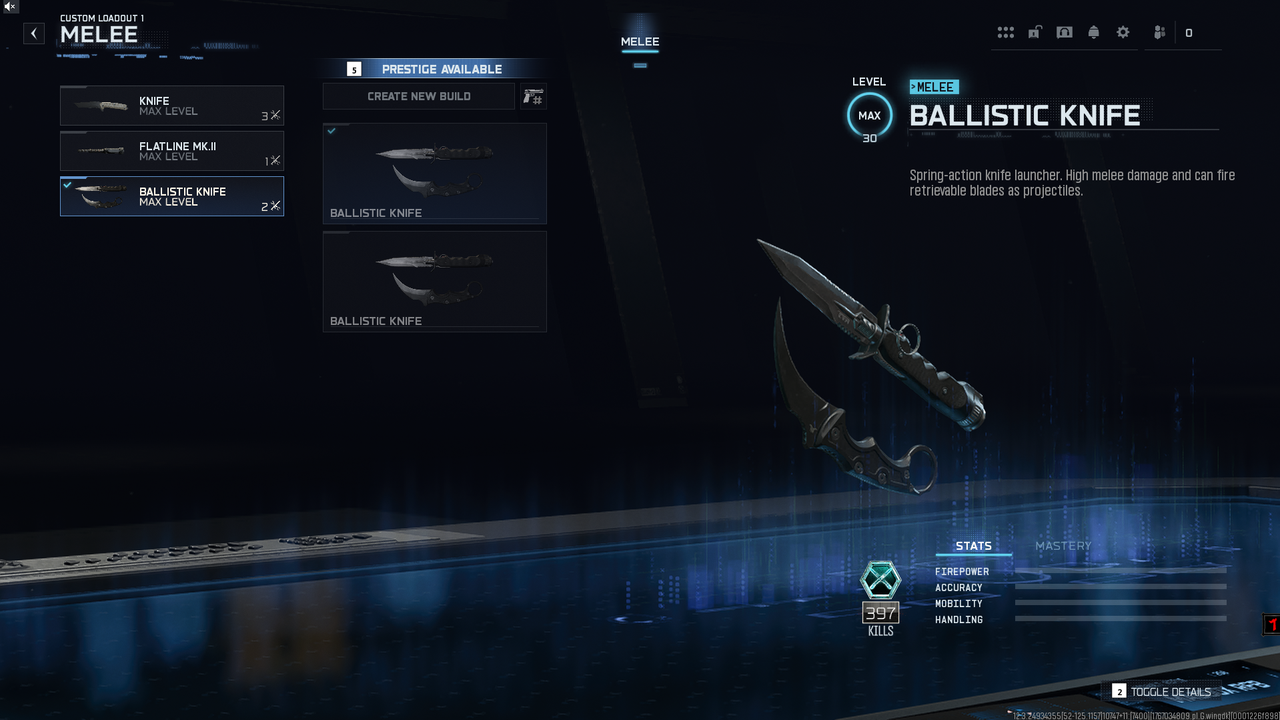Open settings with the gear icon
This screenshot has height=720, width=1280.
1123,32
